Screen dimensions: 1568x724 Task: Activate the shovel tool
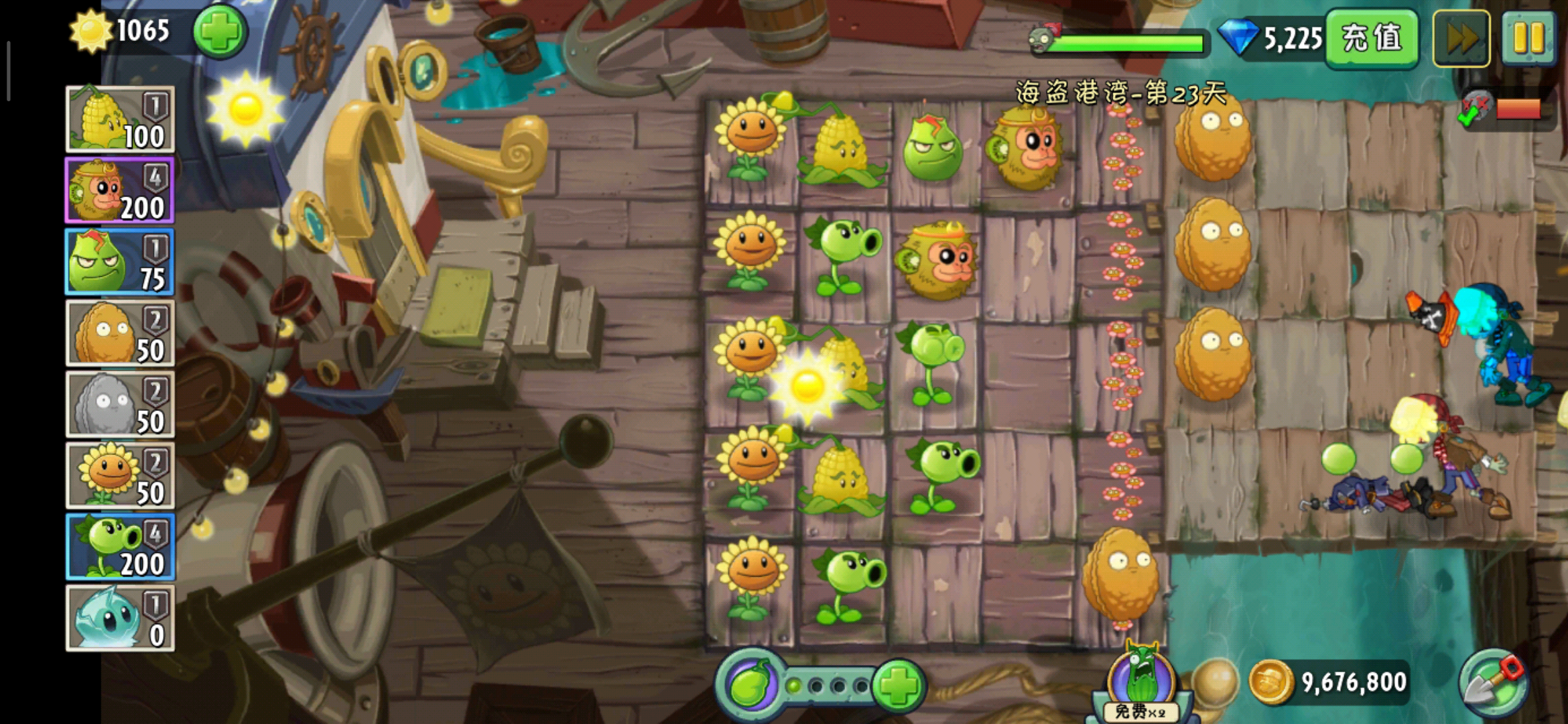click(1494, 684)
